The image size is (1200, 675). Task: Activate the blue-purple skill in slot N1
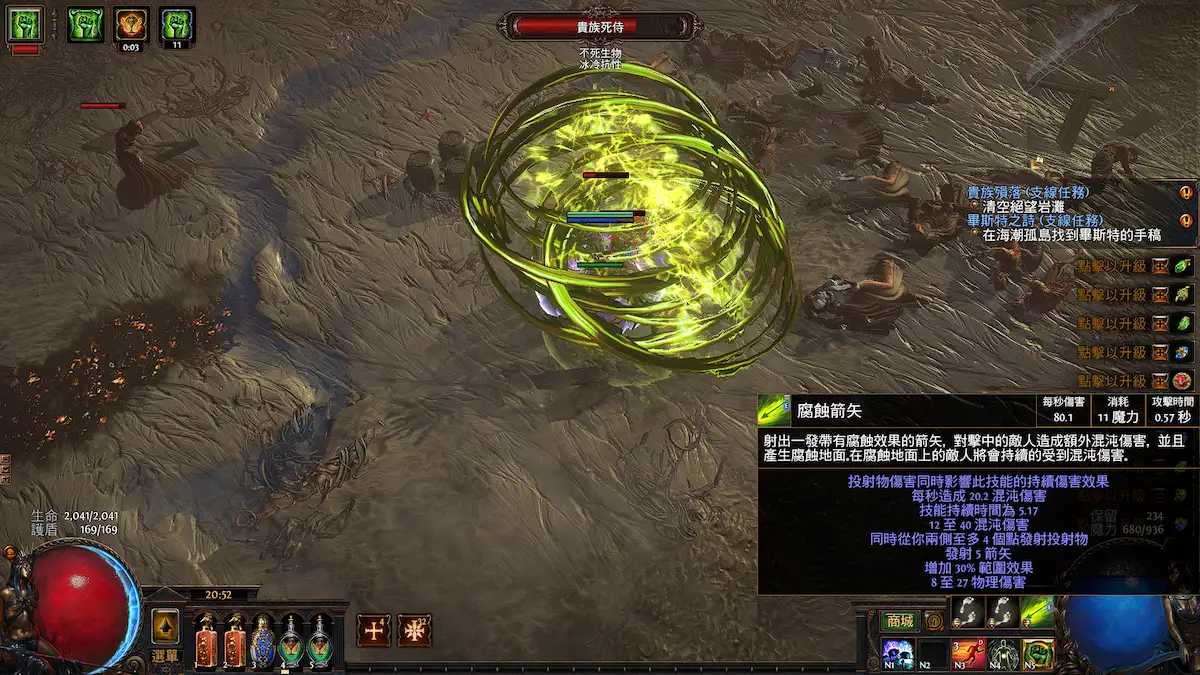pos(899,654)
